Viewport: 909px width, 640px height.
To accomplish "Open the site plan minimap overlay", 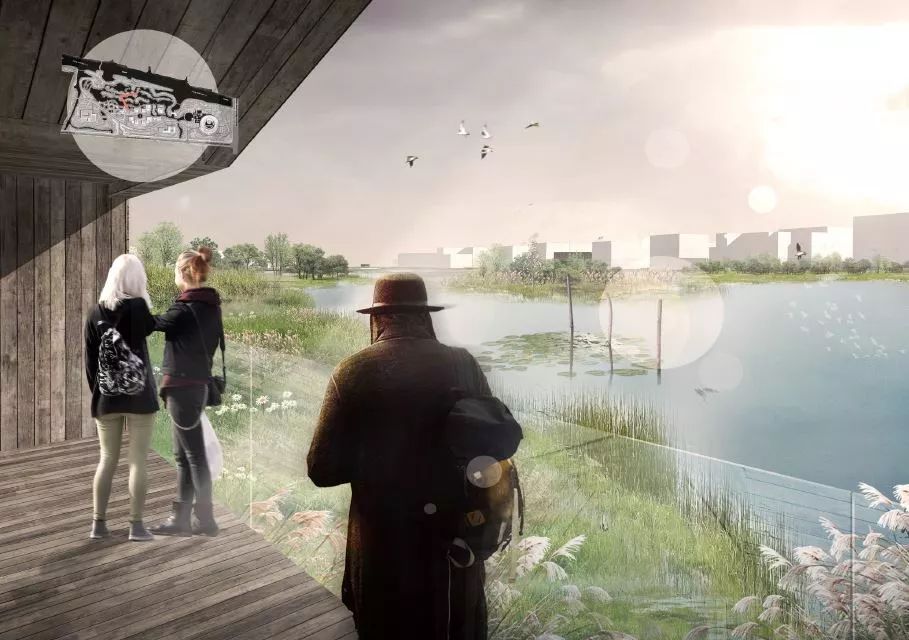I will pyautogui.click(x=150, y=103).
